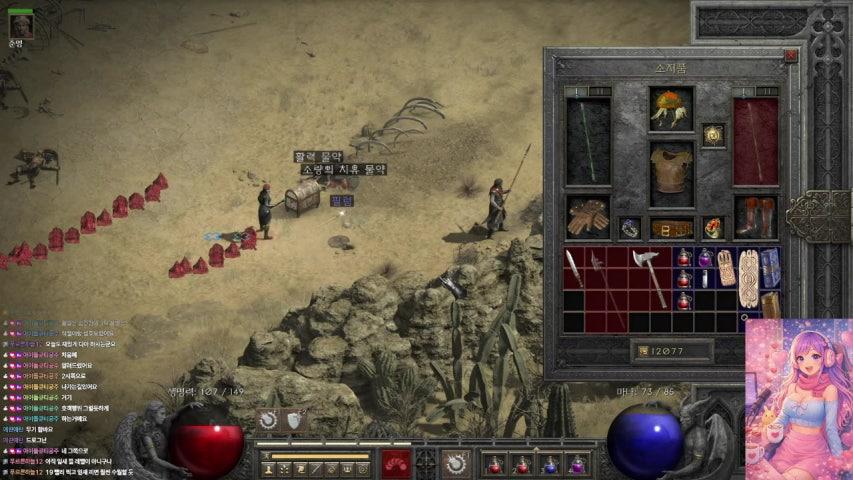Select the equipped boots
The height and width of the screenshot is (480, 853).
(x=755, y=217)
